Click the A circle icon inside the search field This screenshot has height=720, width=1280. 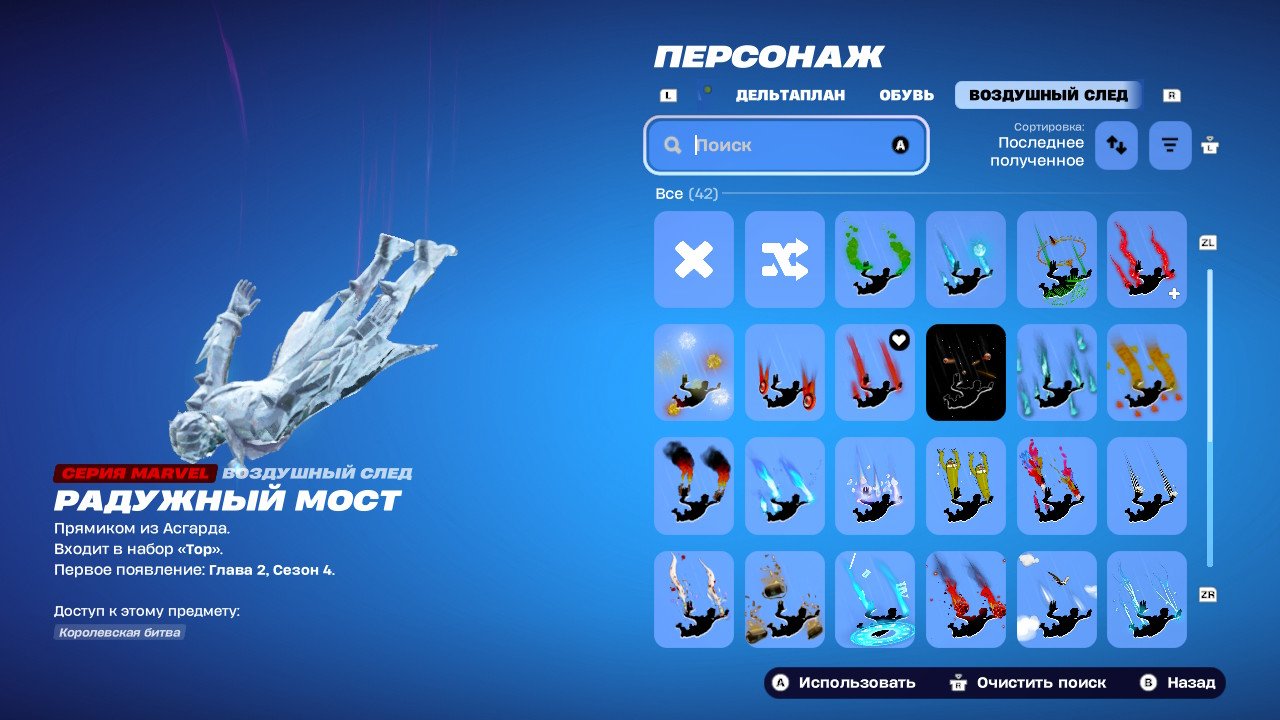900,145
